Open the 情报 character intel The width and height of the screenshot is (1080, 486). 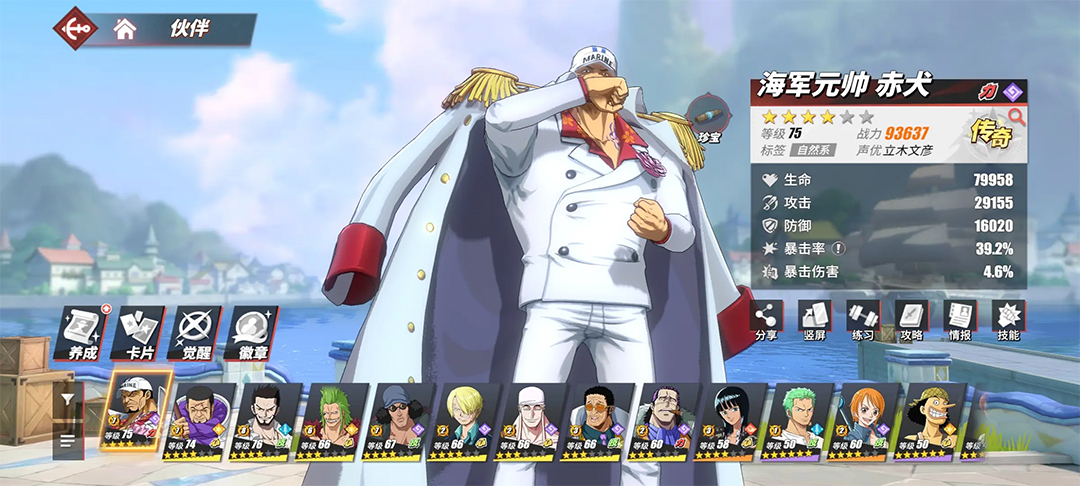coord(960,320)
